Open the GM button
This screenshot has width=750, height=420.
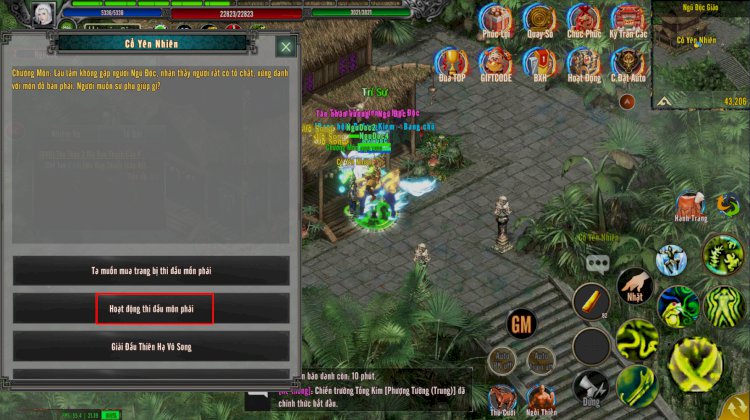pos(521,324)
